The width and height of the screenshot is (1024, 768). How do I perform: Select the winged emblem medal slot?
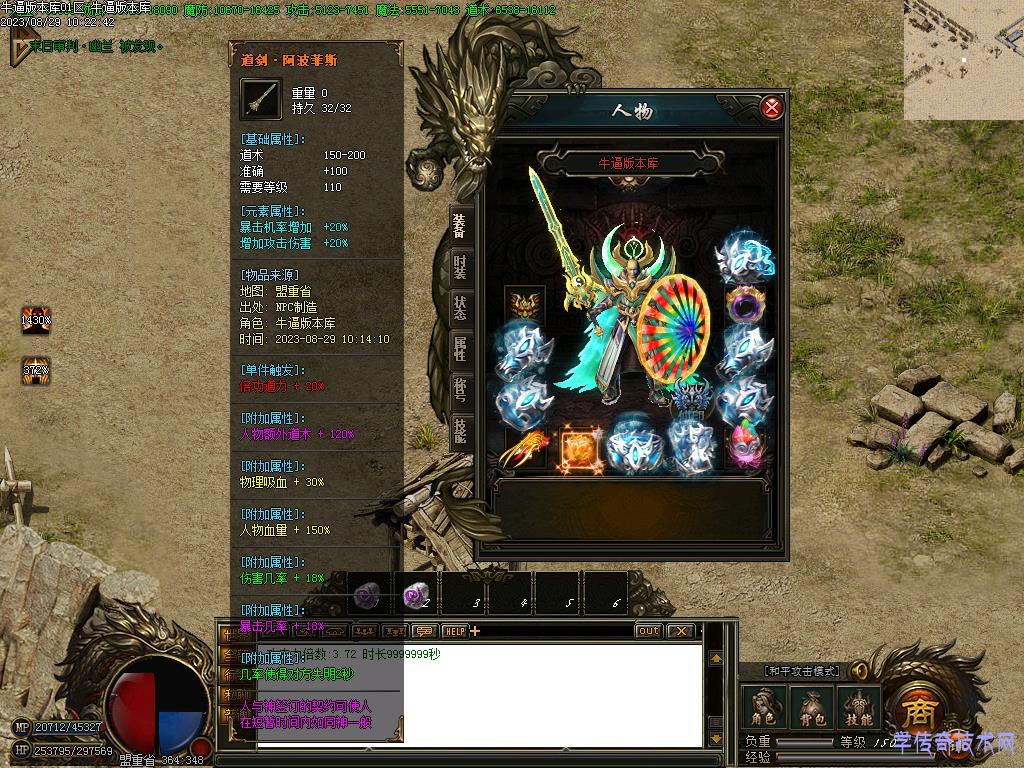(524, 302)
